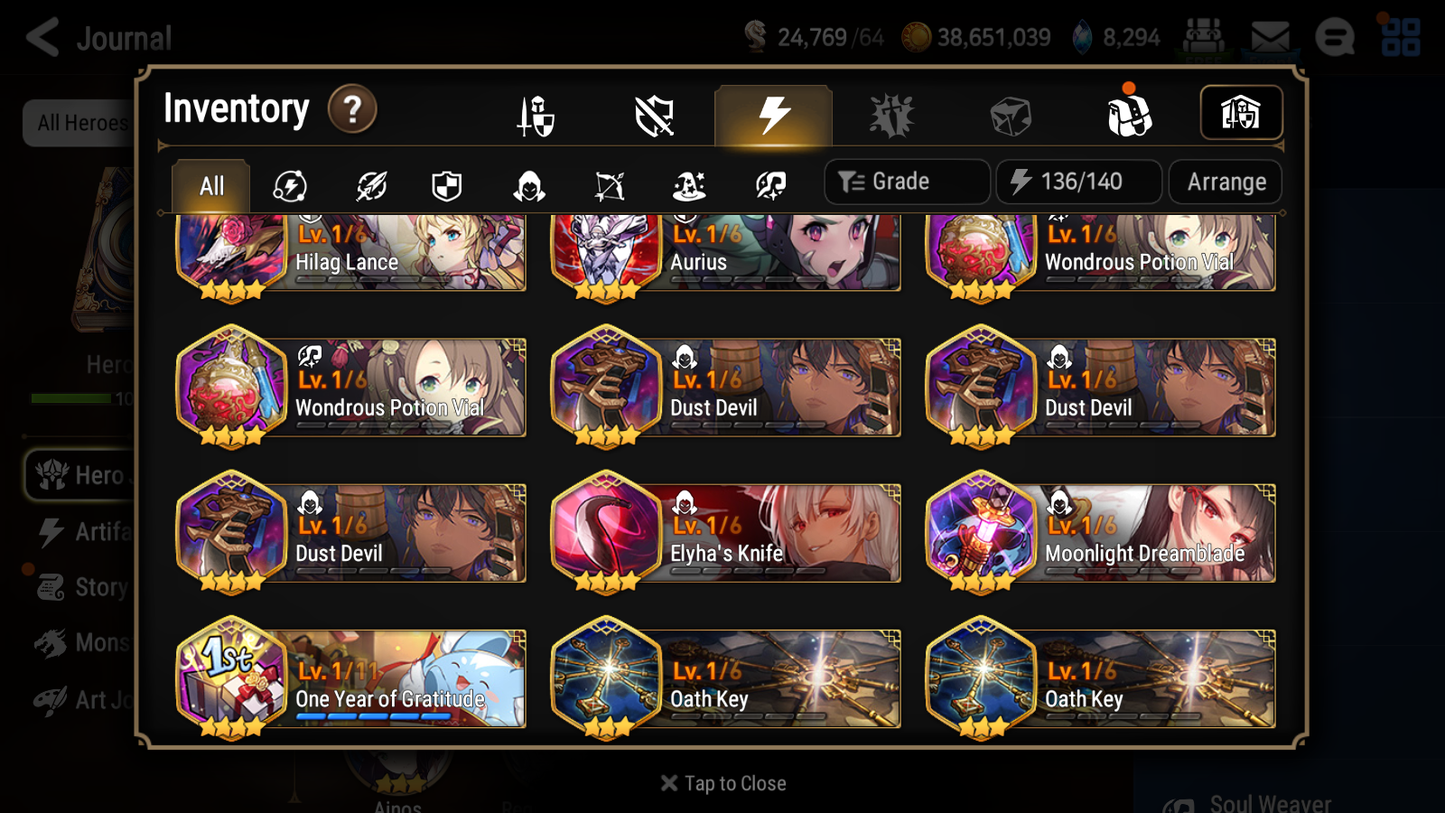
Task: Click the Inventory help question mark
Action: pos(352,110)
